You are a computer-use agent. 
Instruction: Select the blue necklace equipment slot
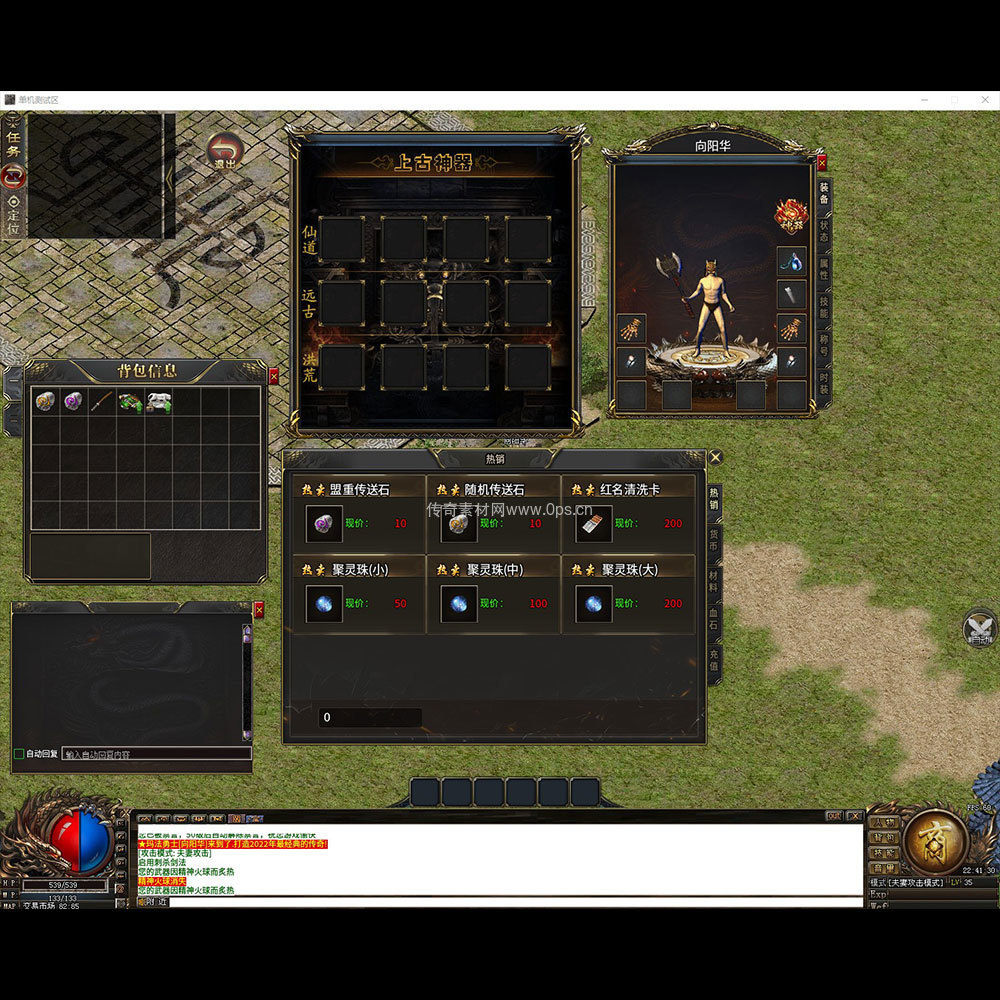[791, 262]
